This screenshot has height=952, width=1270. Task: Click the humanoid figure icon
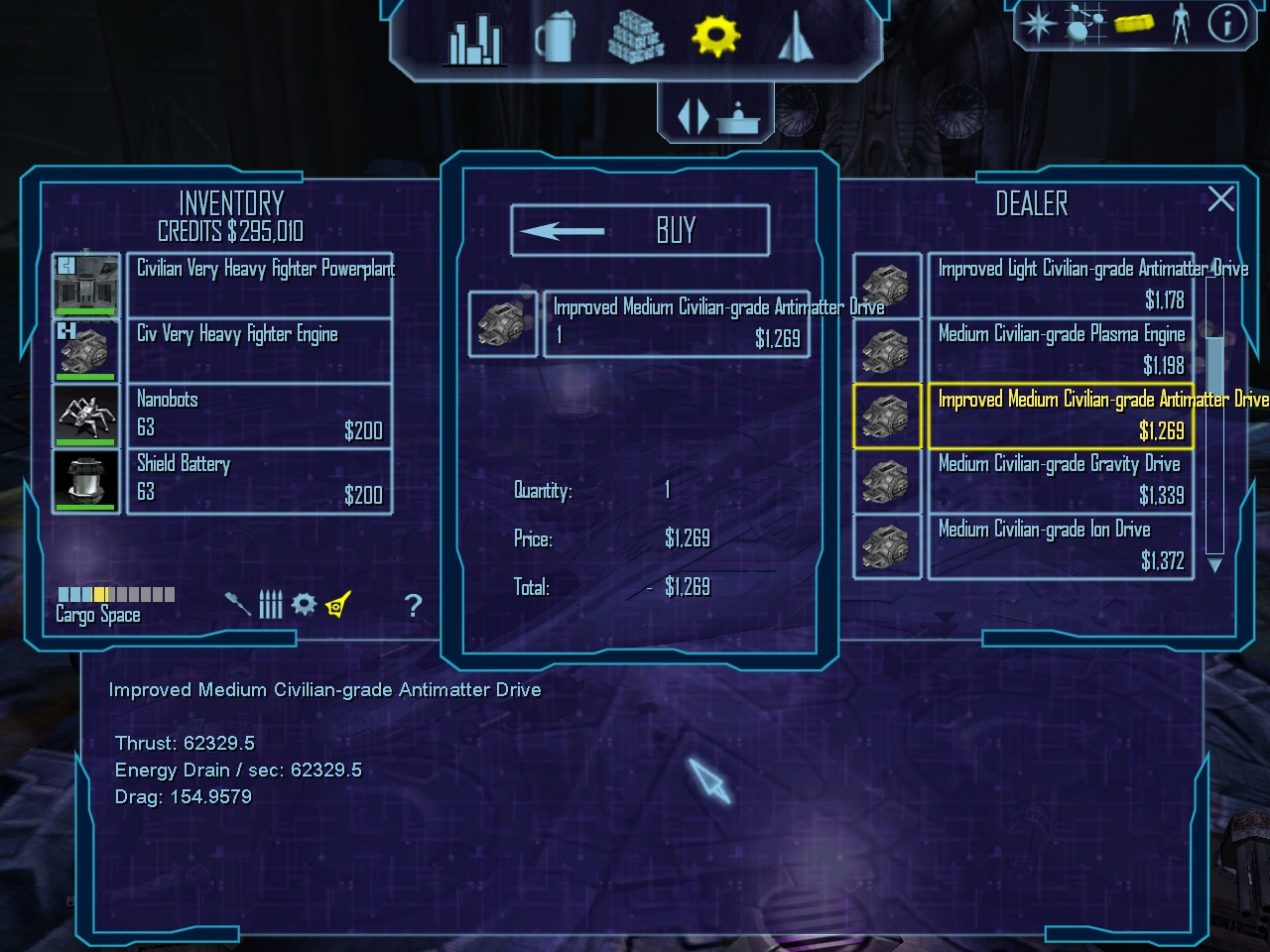1180,23
